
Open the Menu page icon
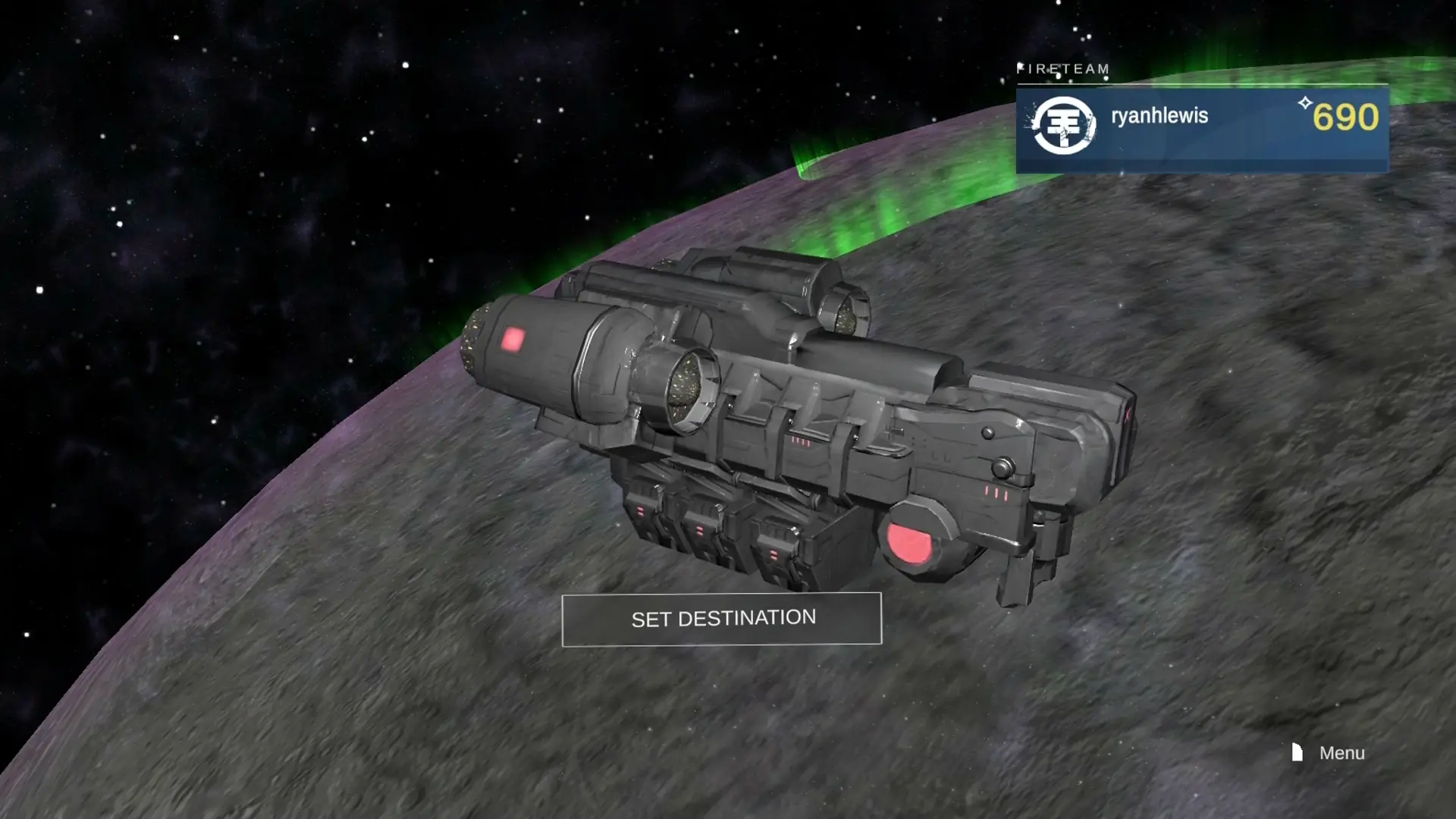(x=1297, y=752)
